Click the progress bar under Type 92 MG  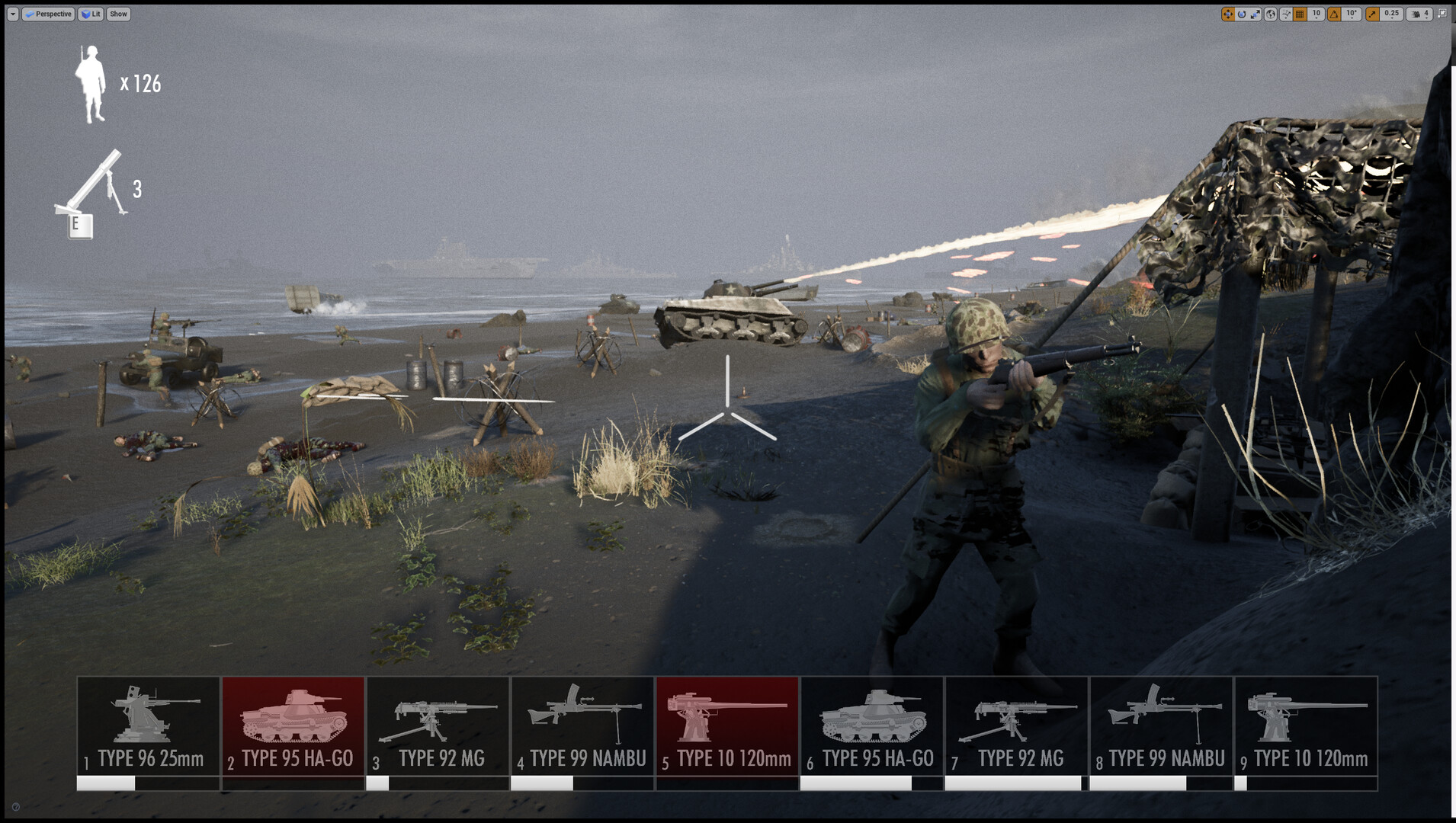pyautogui.click(x=438, y=783)
